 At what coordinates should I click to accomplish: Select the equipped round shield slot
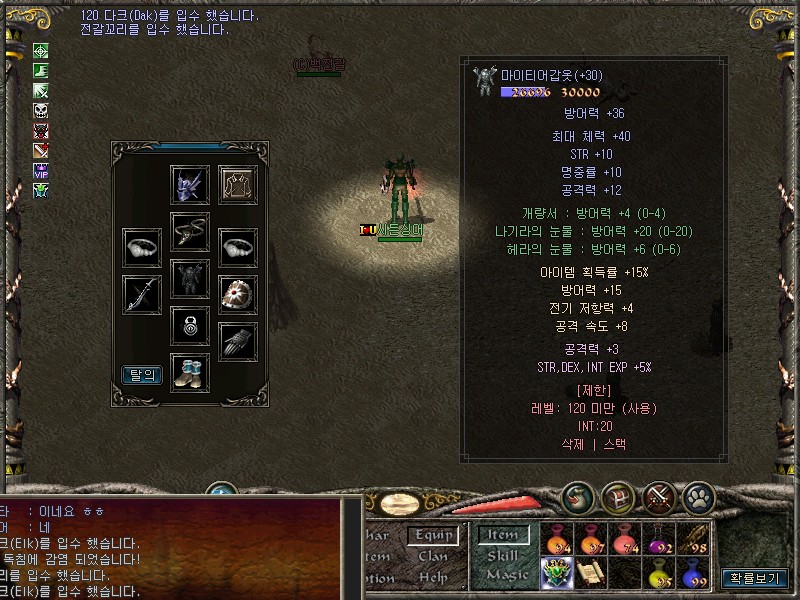tap(238, 294)
